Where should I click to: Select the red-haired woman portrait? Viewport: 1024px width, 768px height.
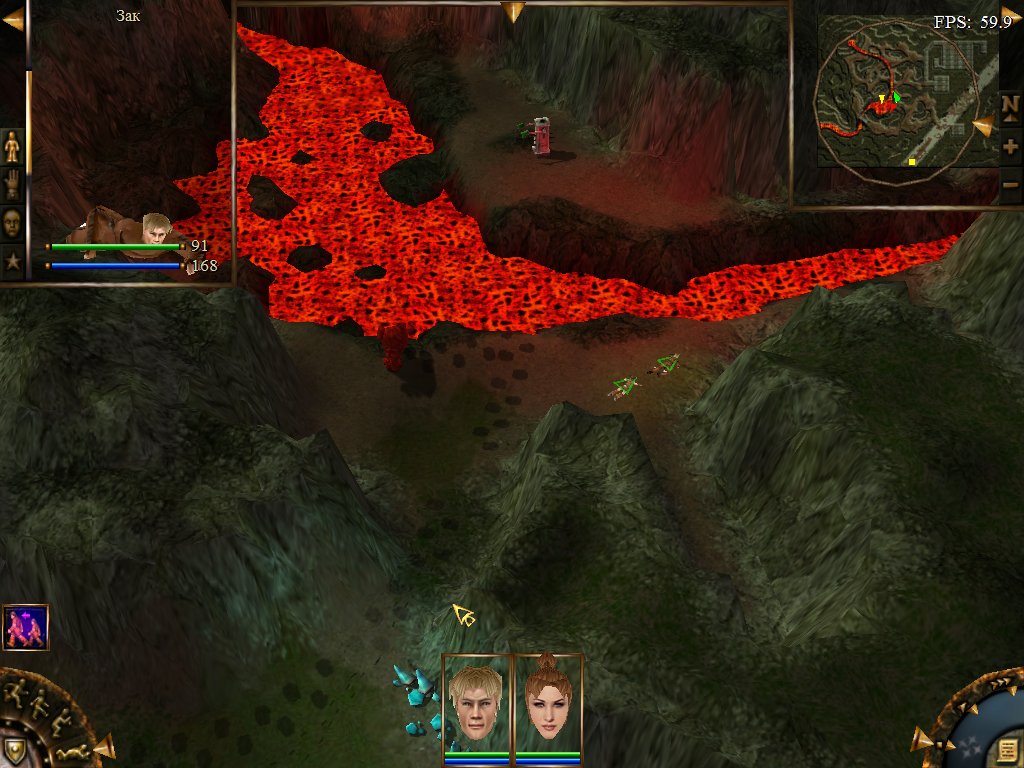(x=548, y=700)
